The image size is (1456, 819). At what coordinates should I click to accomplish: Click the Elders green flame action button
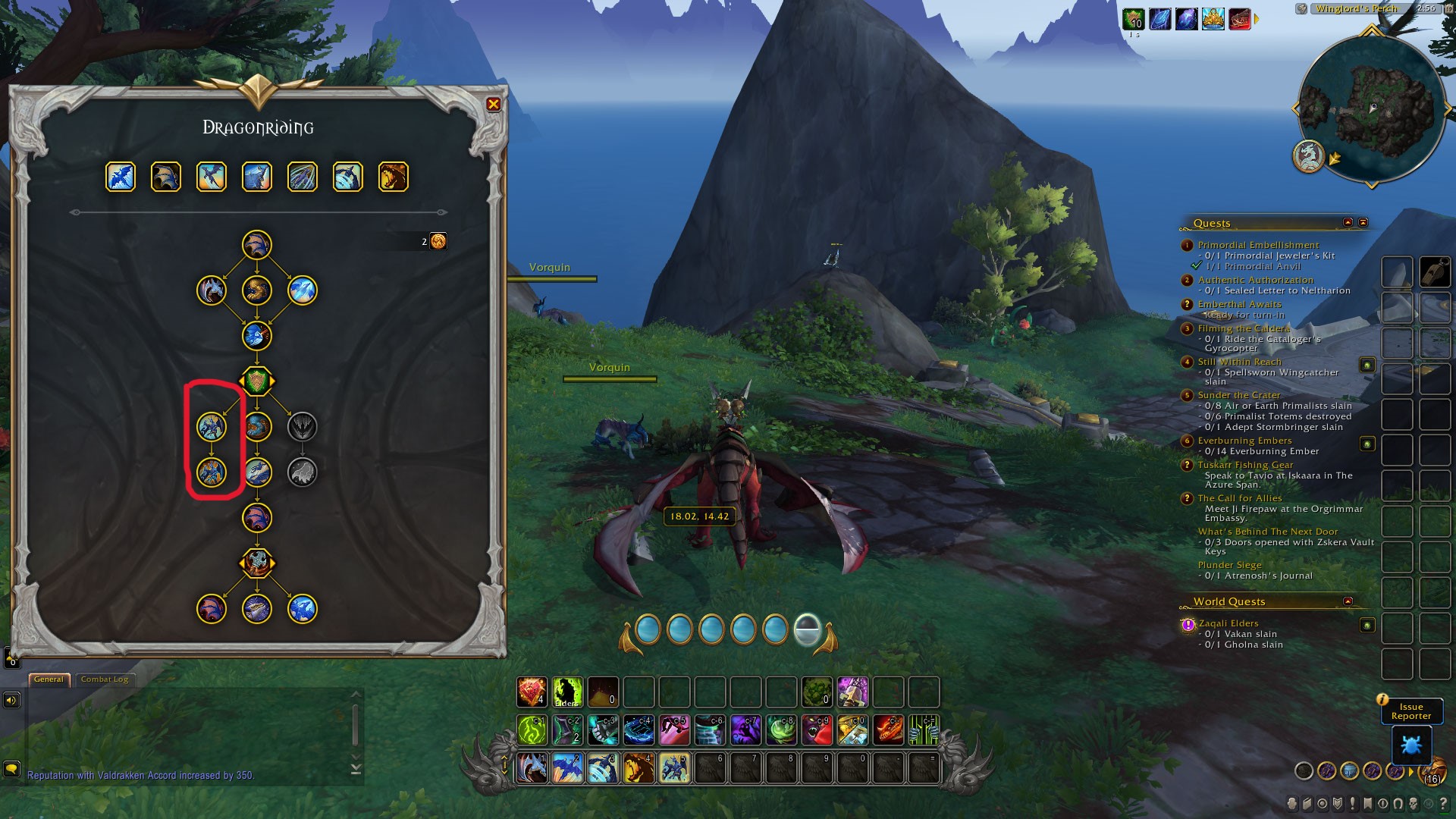[x=567, y=692]
